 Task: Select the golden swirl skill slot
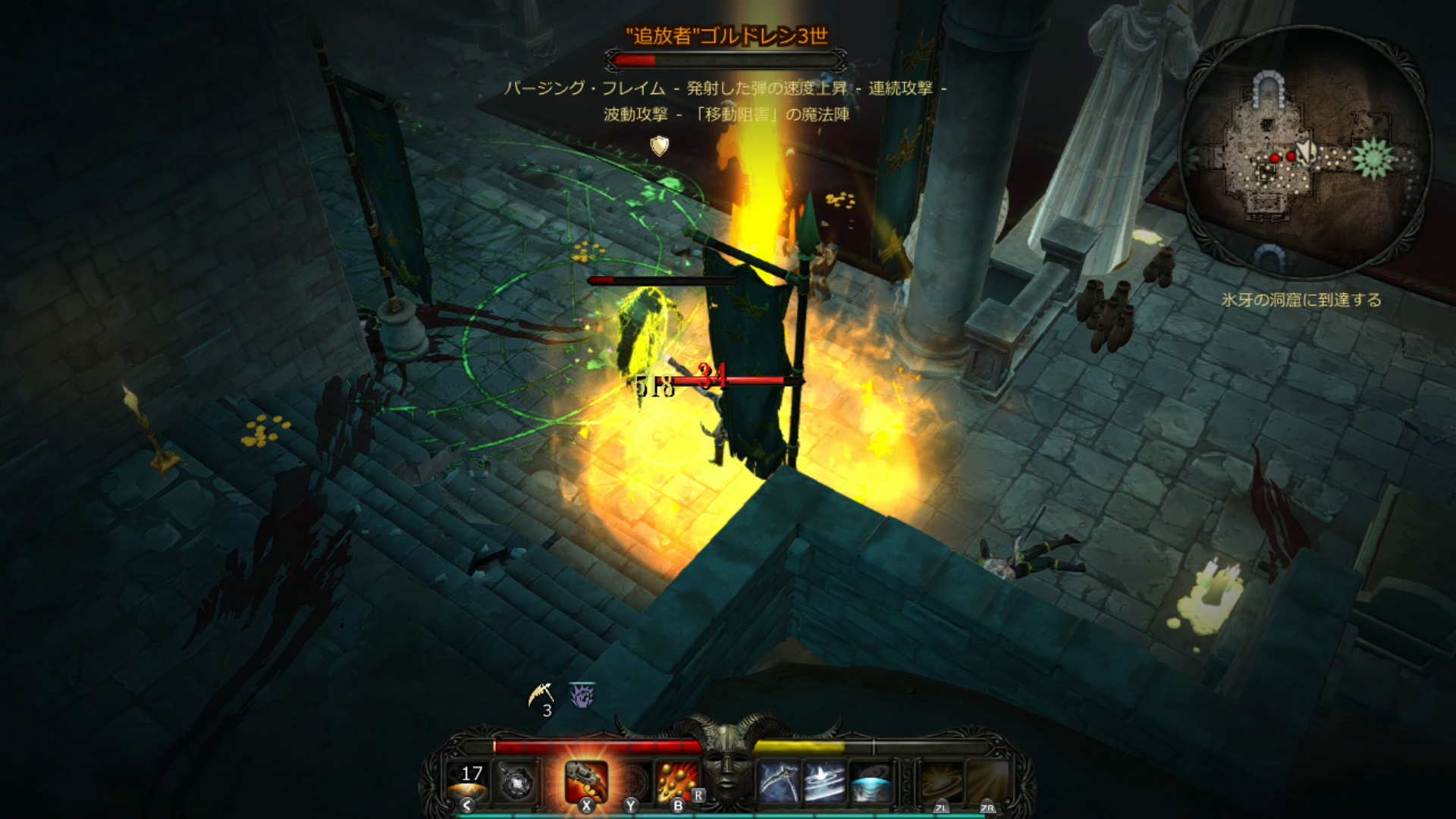point(942,783)
